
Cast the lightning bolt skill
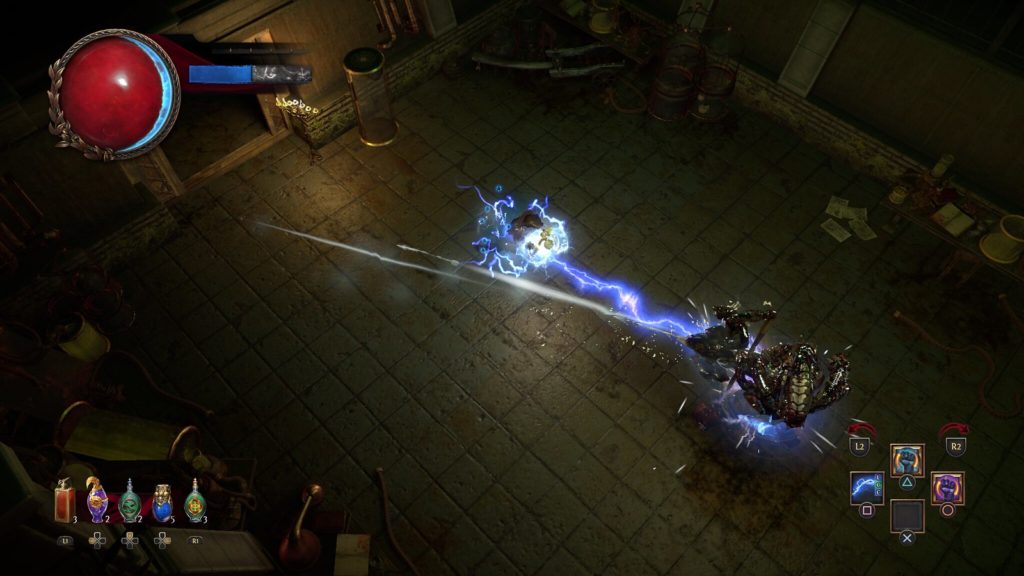click(866, 488)
